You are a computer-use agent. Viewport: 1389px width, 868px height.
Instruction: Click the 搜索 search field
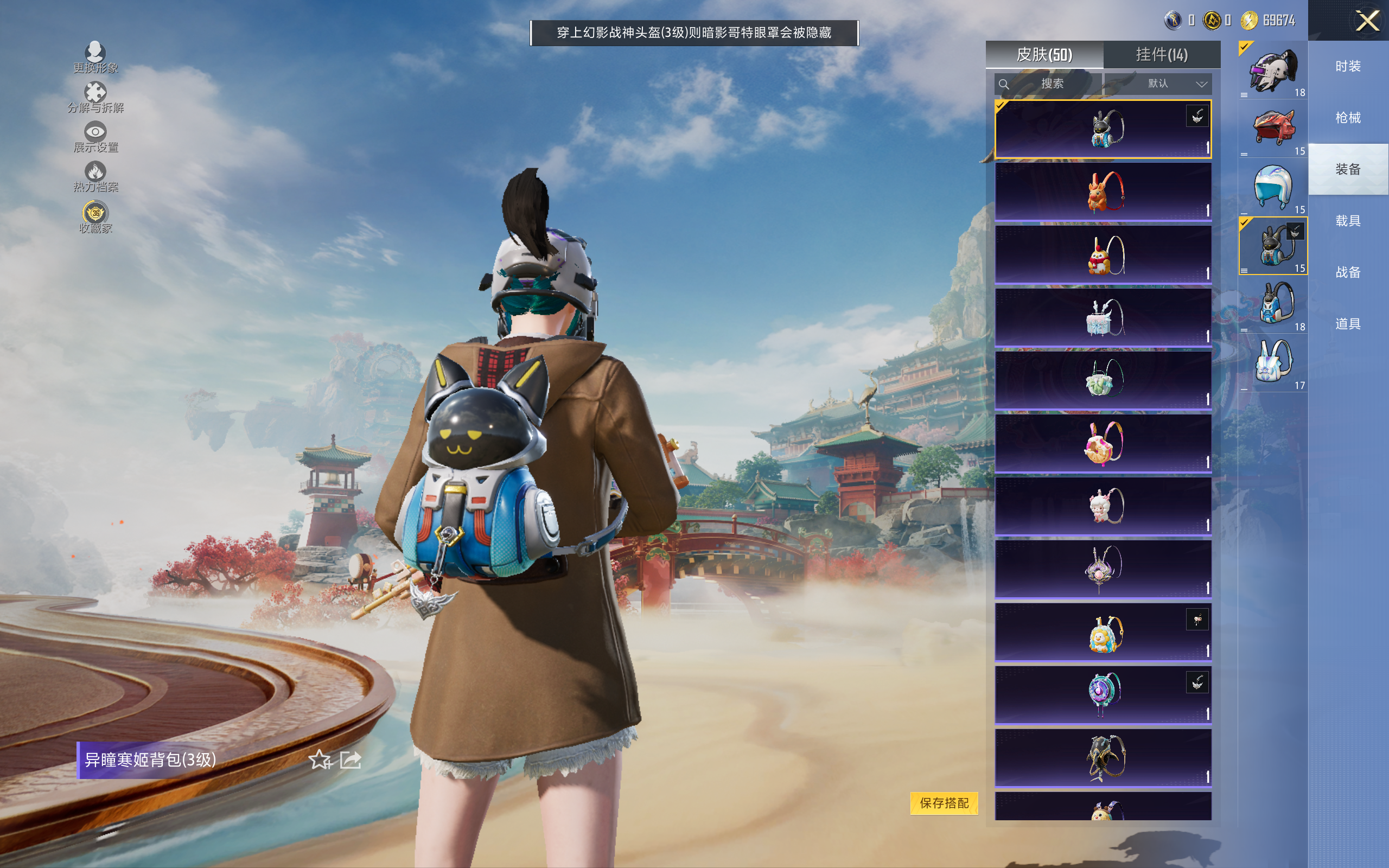[1048, 84]
